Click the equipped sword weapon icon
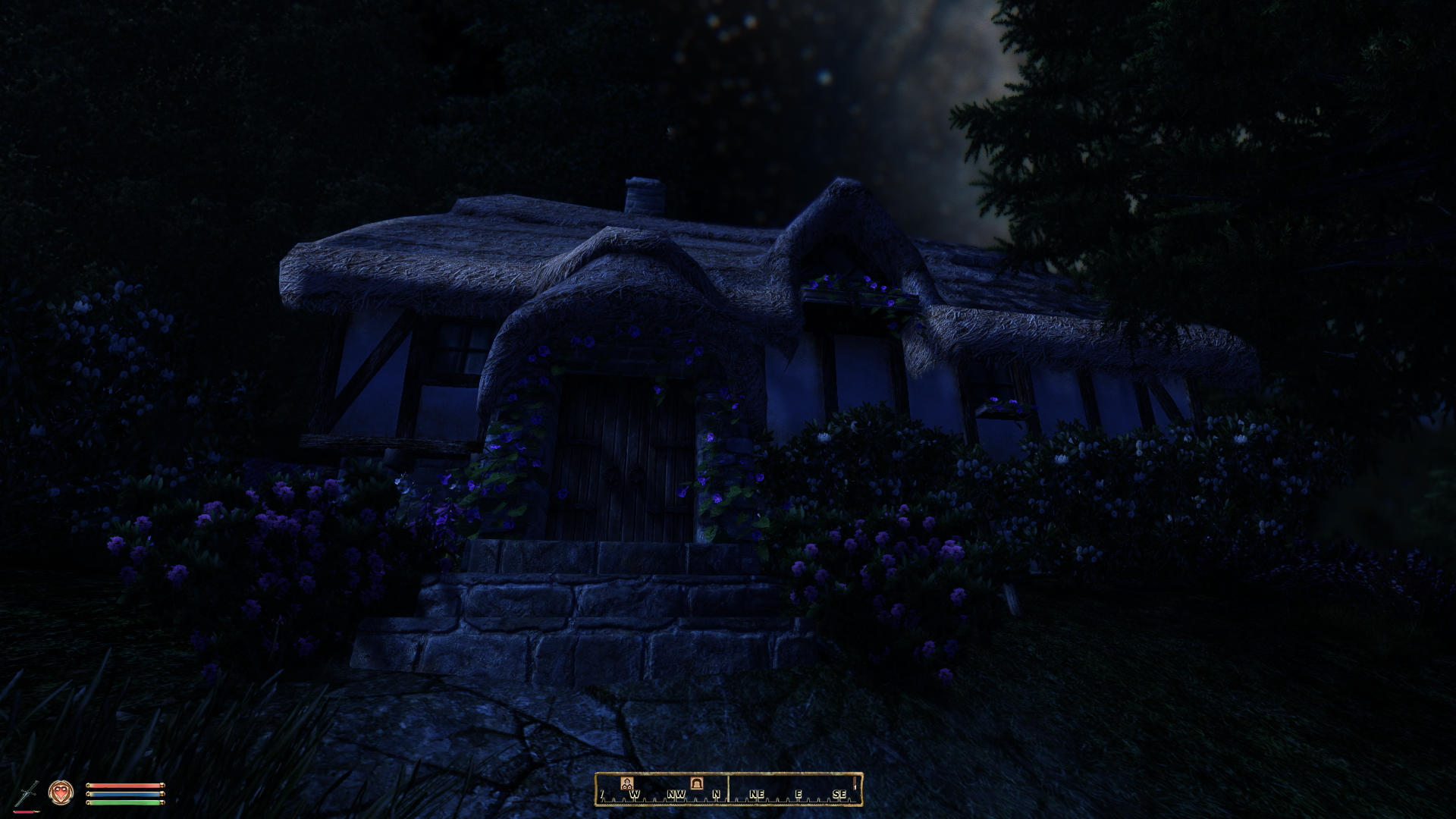 click(28, 793)
